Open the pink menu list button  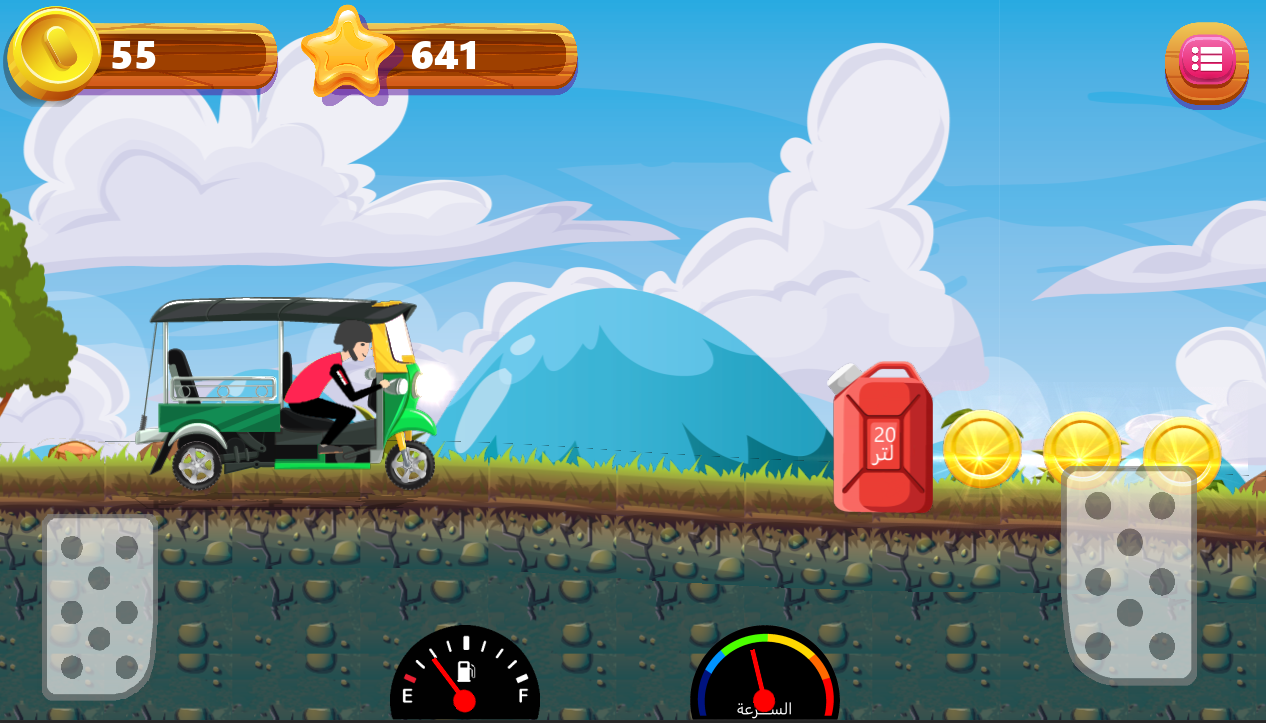[1206, 62]
